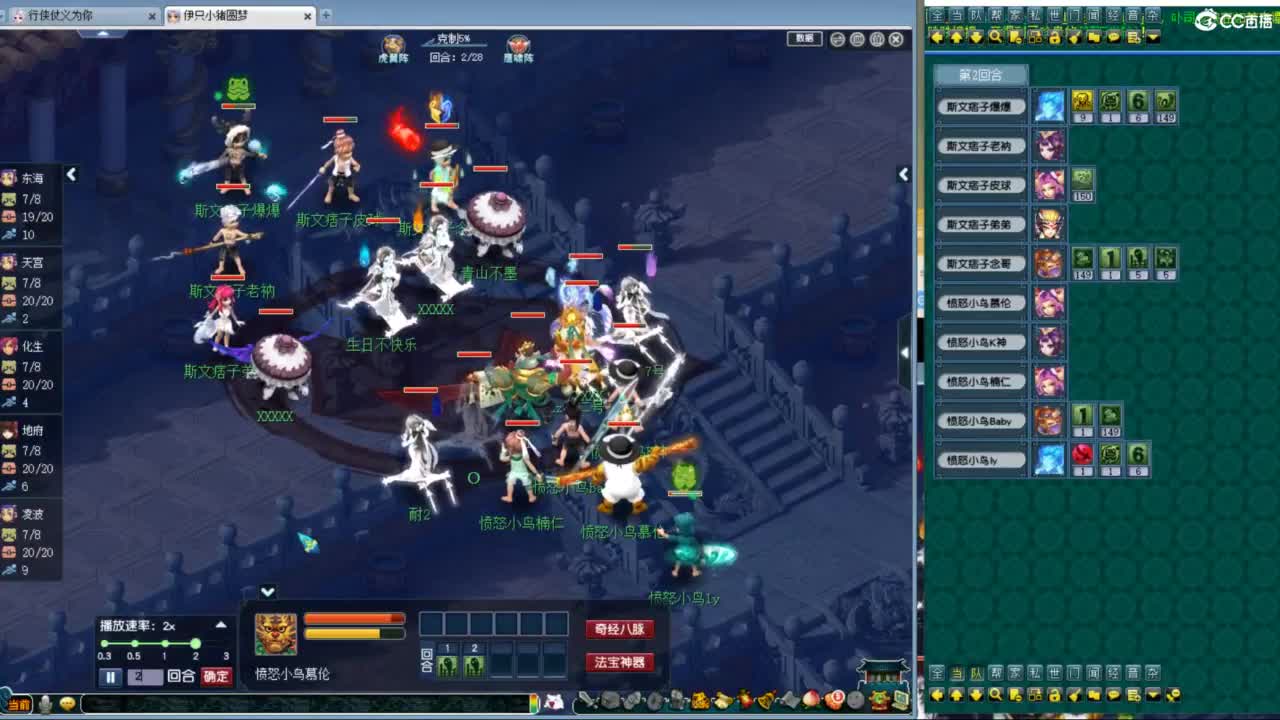The width and height of the screenshot is (1280, 720).
Task: Select the 全 chat channel filter
Action: pyautogui.click(x=938, y=13)
